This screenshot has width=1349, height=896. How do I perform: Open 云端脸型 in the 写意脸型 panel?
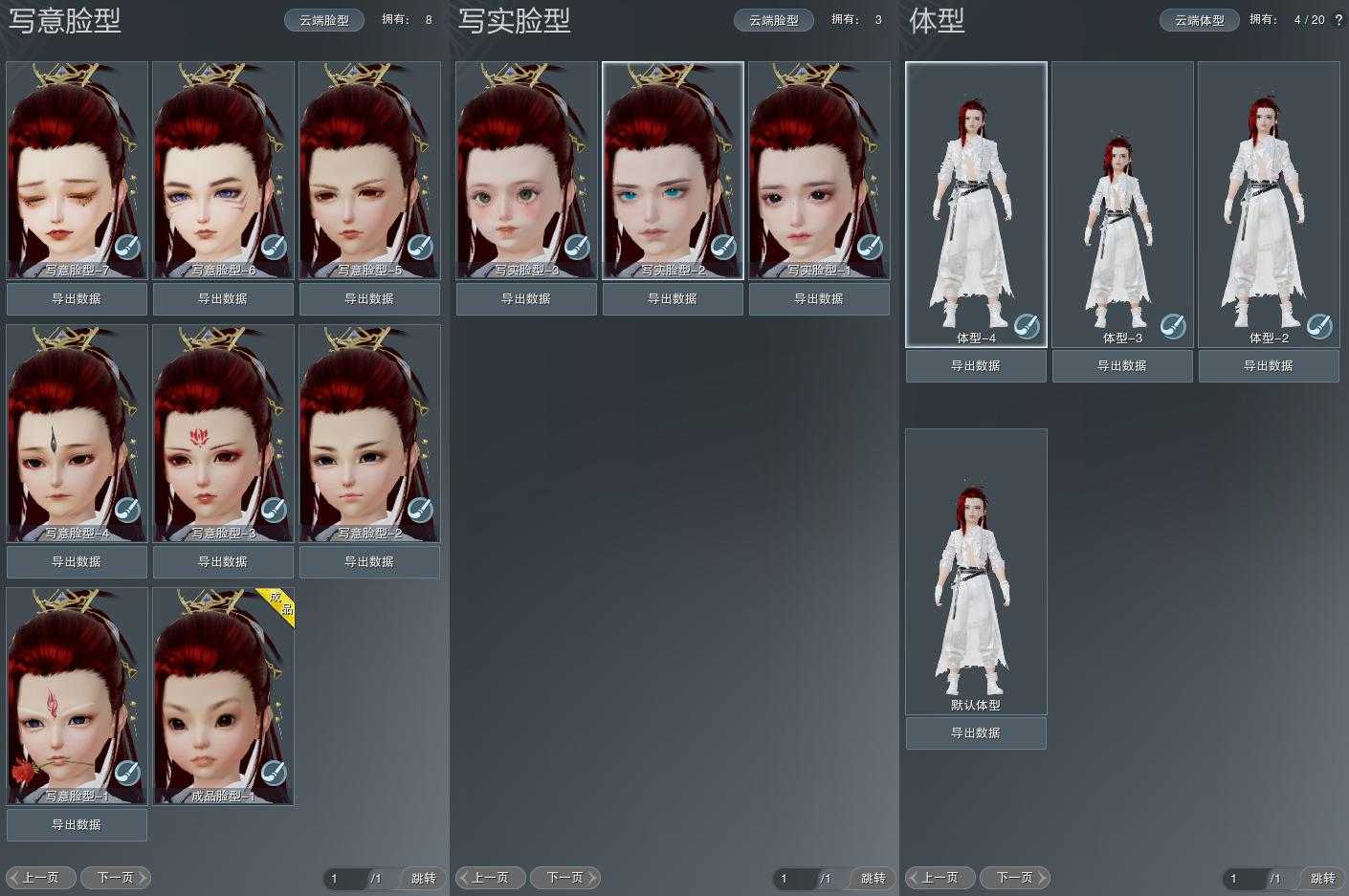(x=324, y=20)
